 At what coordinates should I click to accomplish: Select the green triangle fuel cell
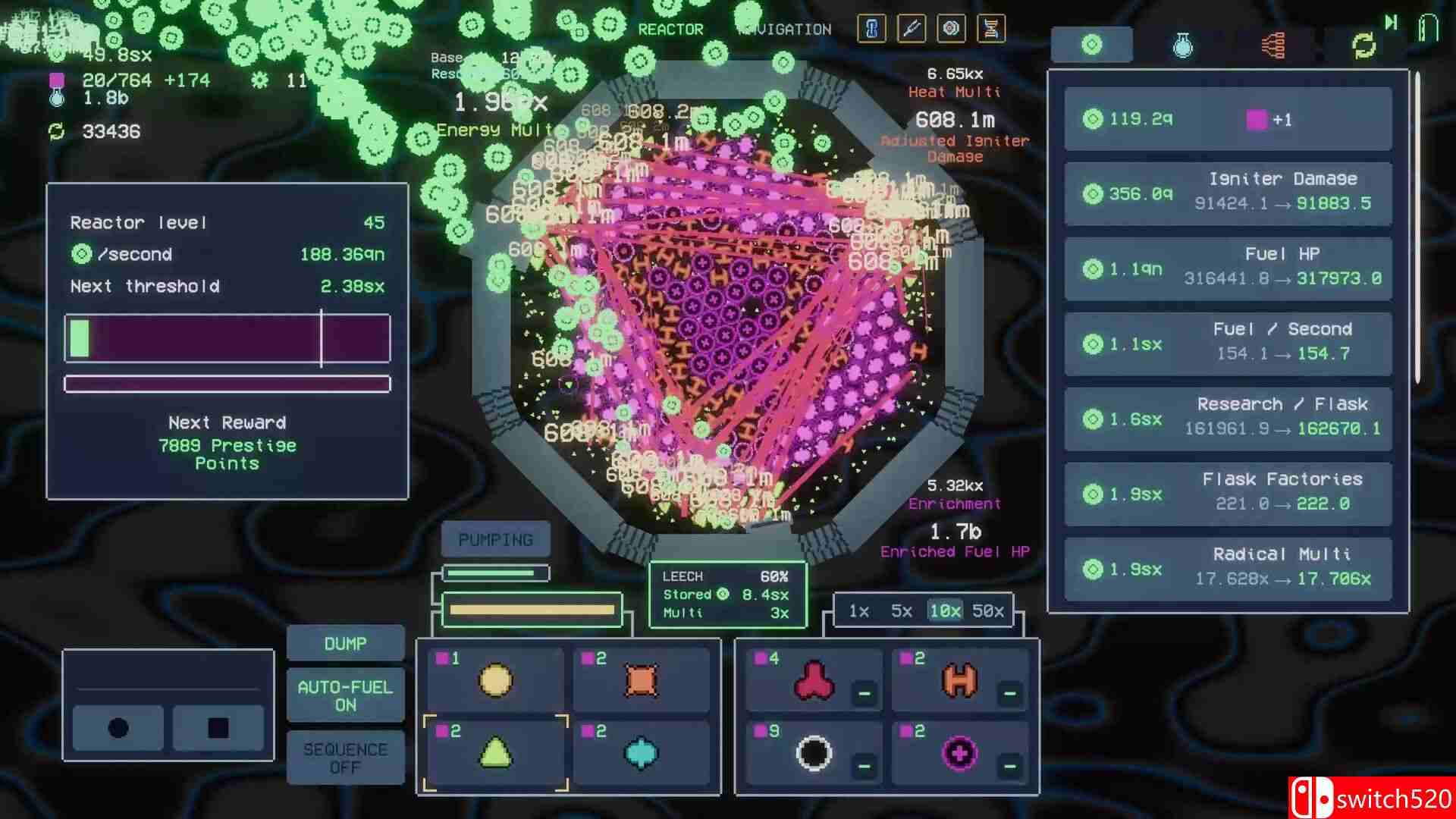(x=494, y=752)
